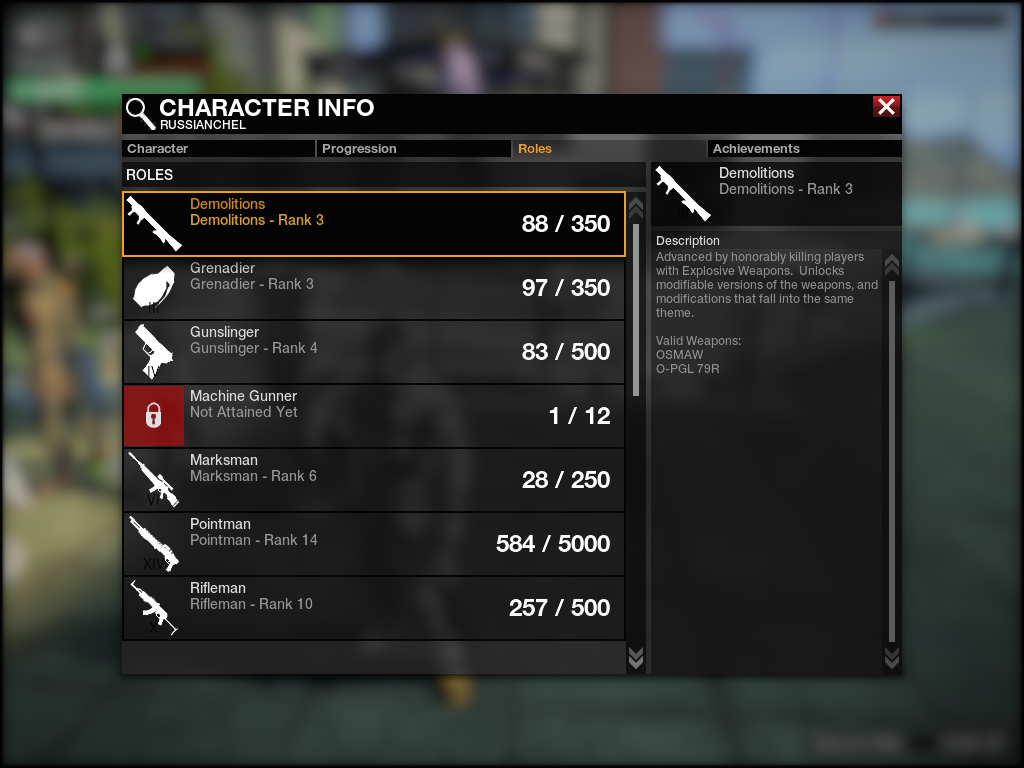Choose the Grenadier role row
This screenshot has width=1024, height=768.
point(373,288)
